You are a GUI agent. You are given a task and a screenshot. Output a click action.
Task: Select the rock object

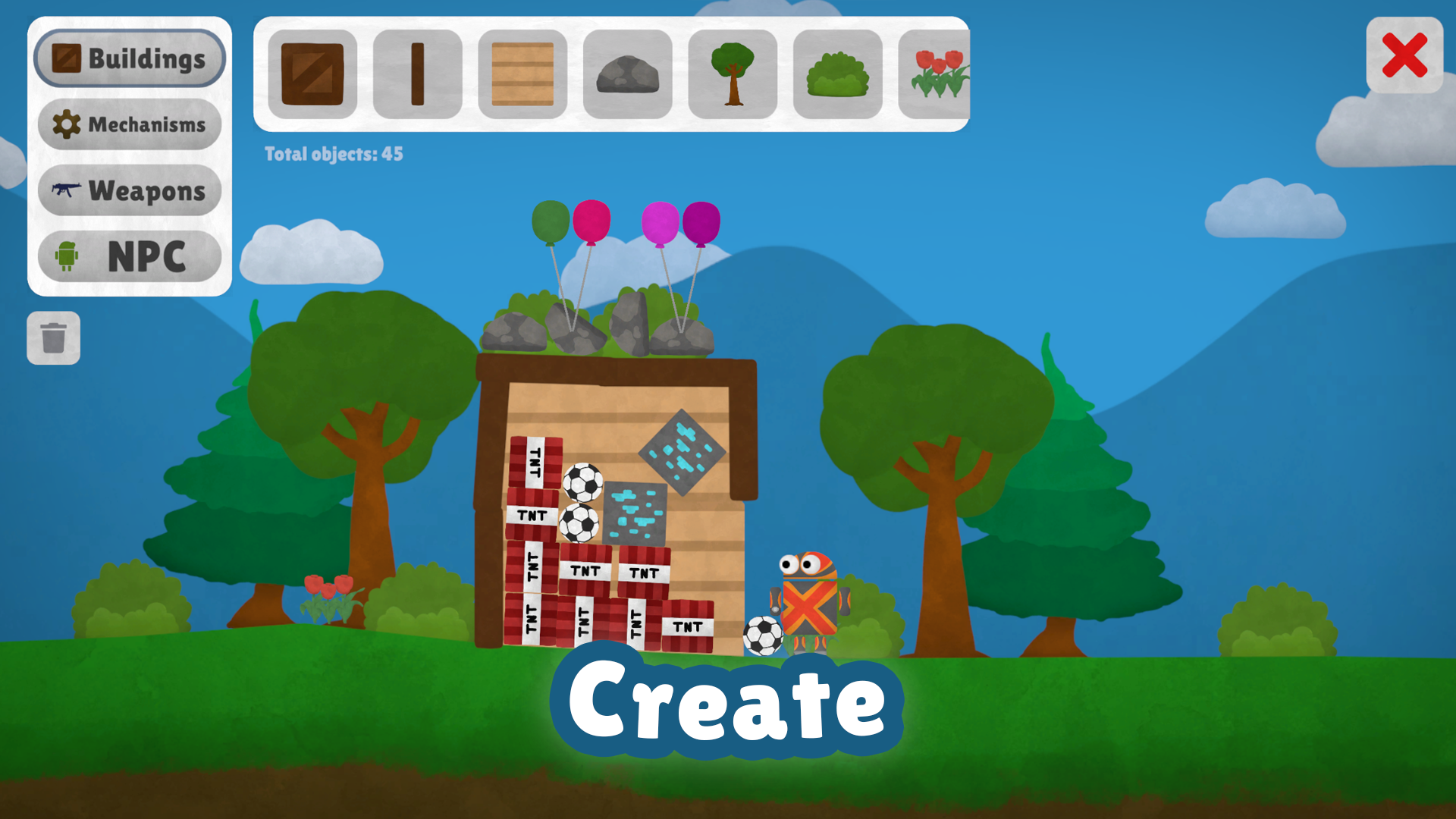(626, 76)
